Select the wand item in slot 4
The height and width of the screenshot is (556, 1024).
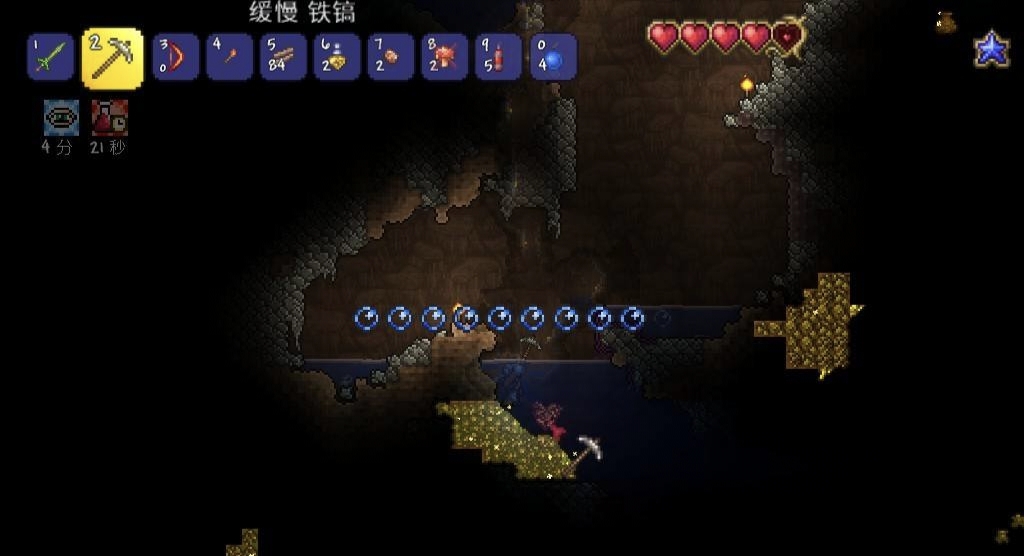pos(229,57)
